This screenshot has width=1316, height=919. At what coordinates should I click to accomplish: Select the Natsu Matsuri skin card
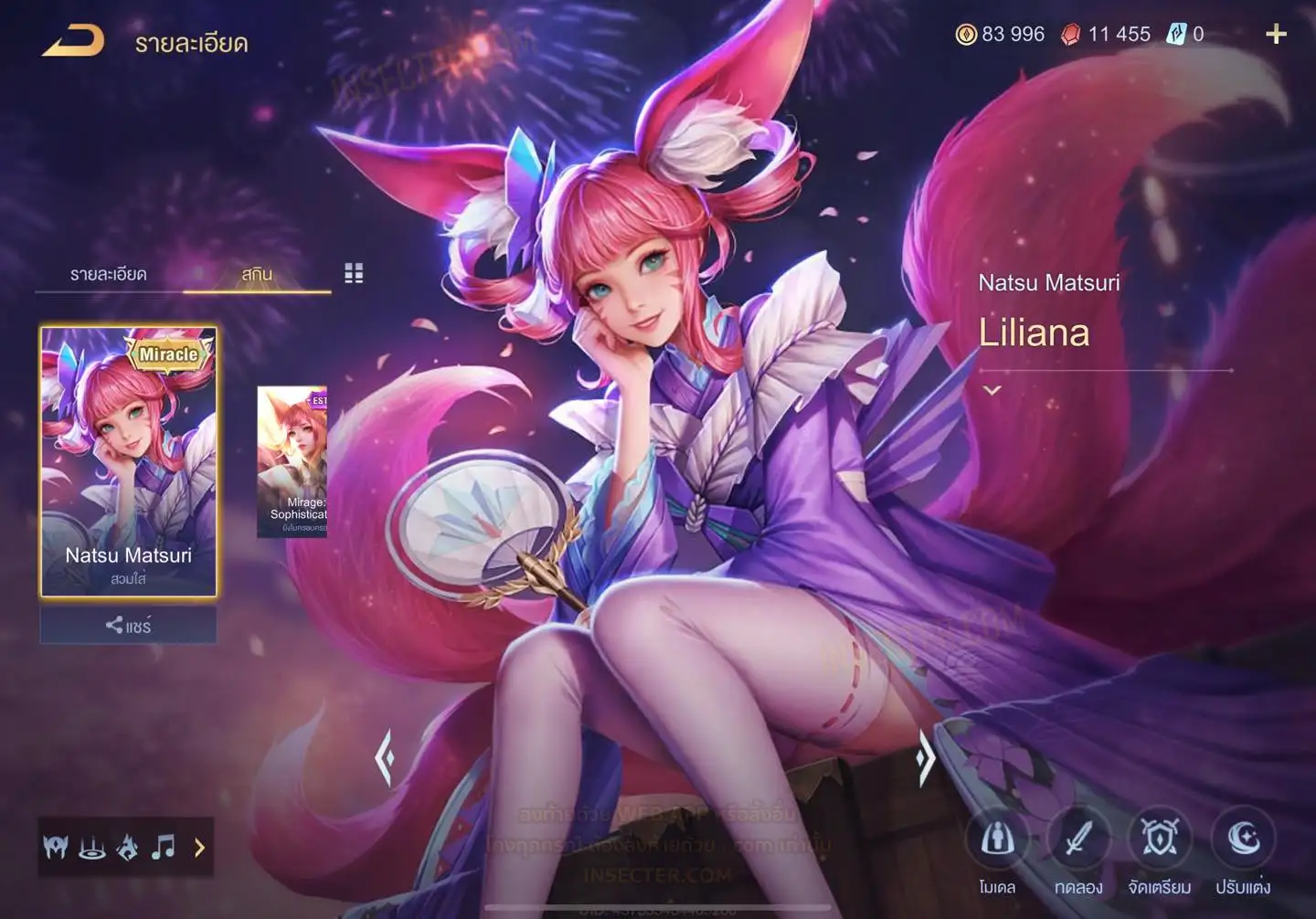(129, 461)
